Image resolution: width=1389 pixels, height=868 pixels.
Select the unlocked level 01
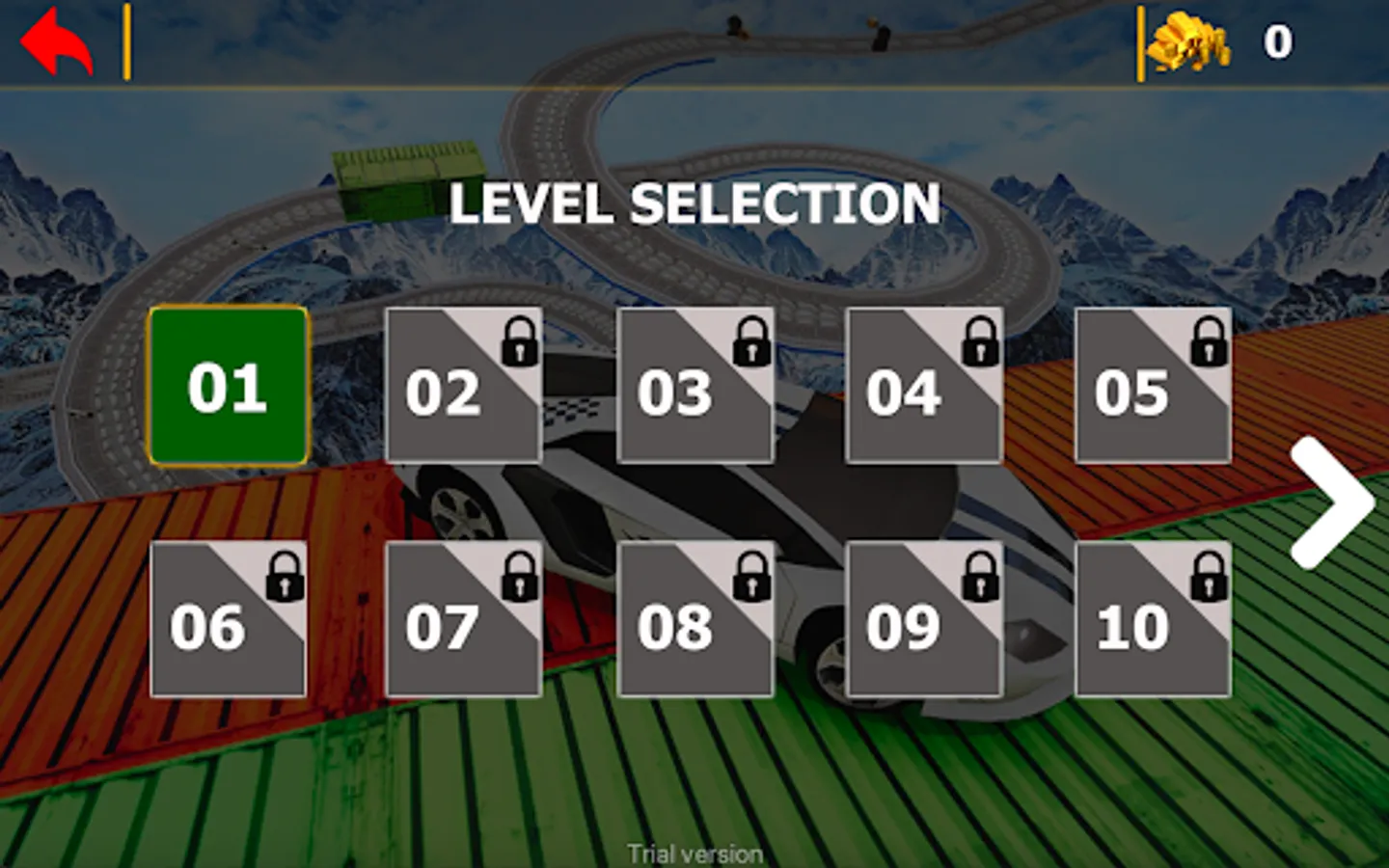coord(228,384)
